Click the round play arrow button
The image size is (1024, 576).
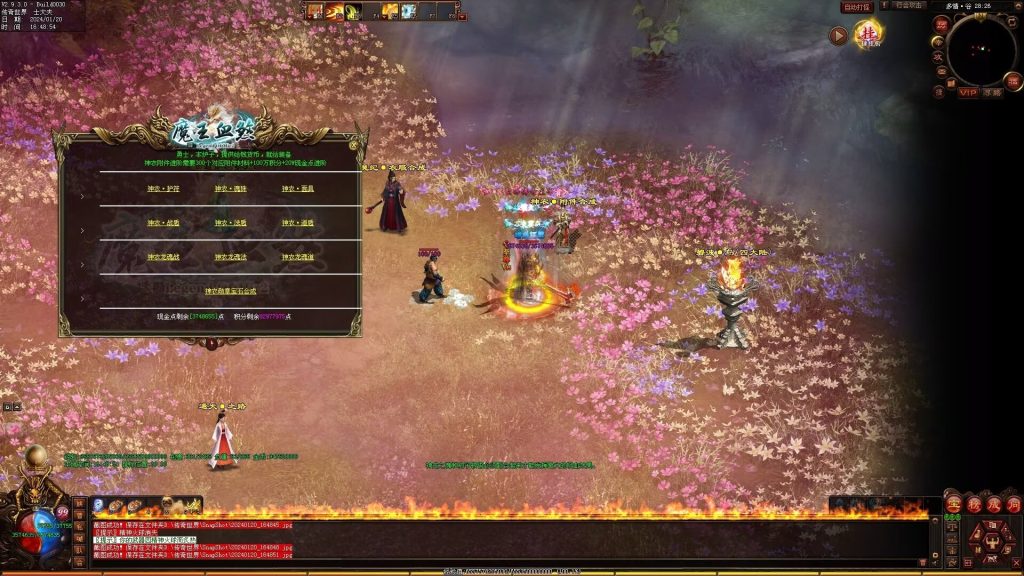[x=838, y=36]
